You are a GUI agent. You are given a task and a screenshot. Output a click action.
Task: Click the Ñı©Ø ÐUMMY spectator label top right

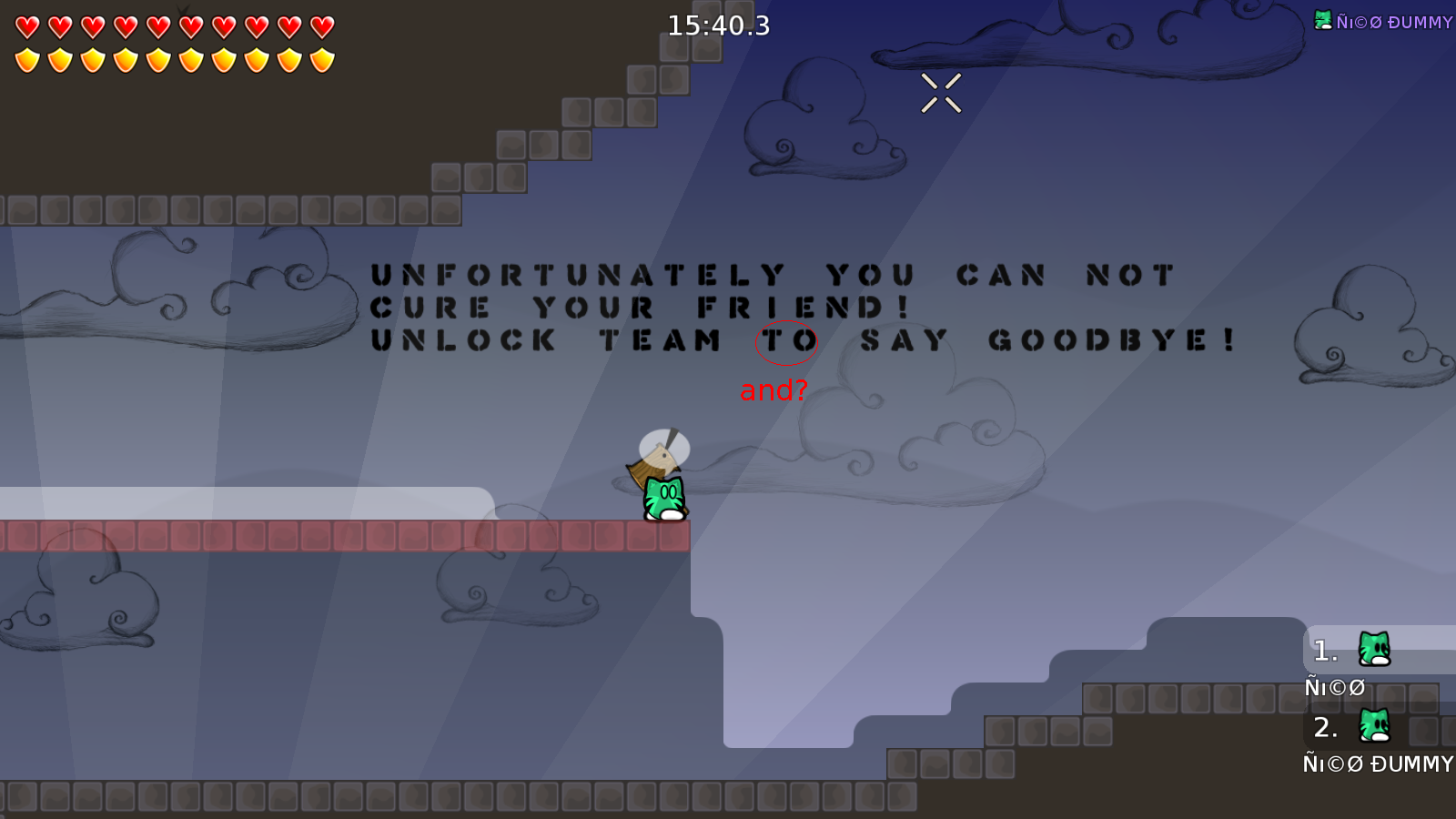[1394, 22]
